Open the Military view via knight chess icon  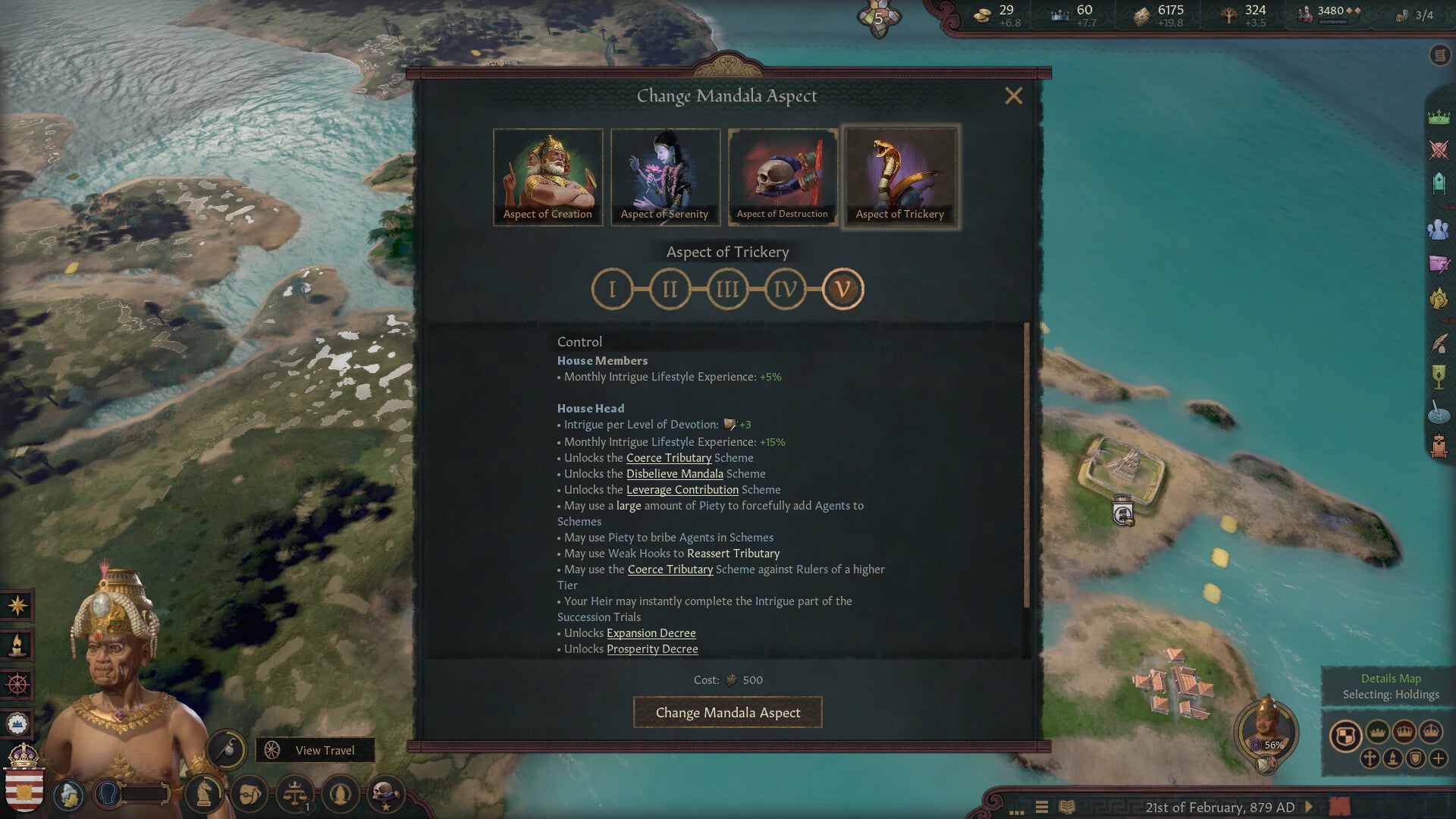click(x=204, y=793)
